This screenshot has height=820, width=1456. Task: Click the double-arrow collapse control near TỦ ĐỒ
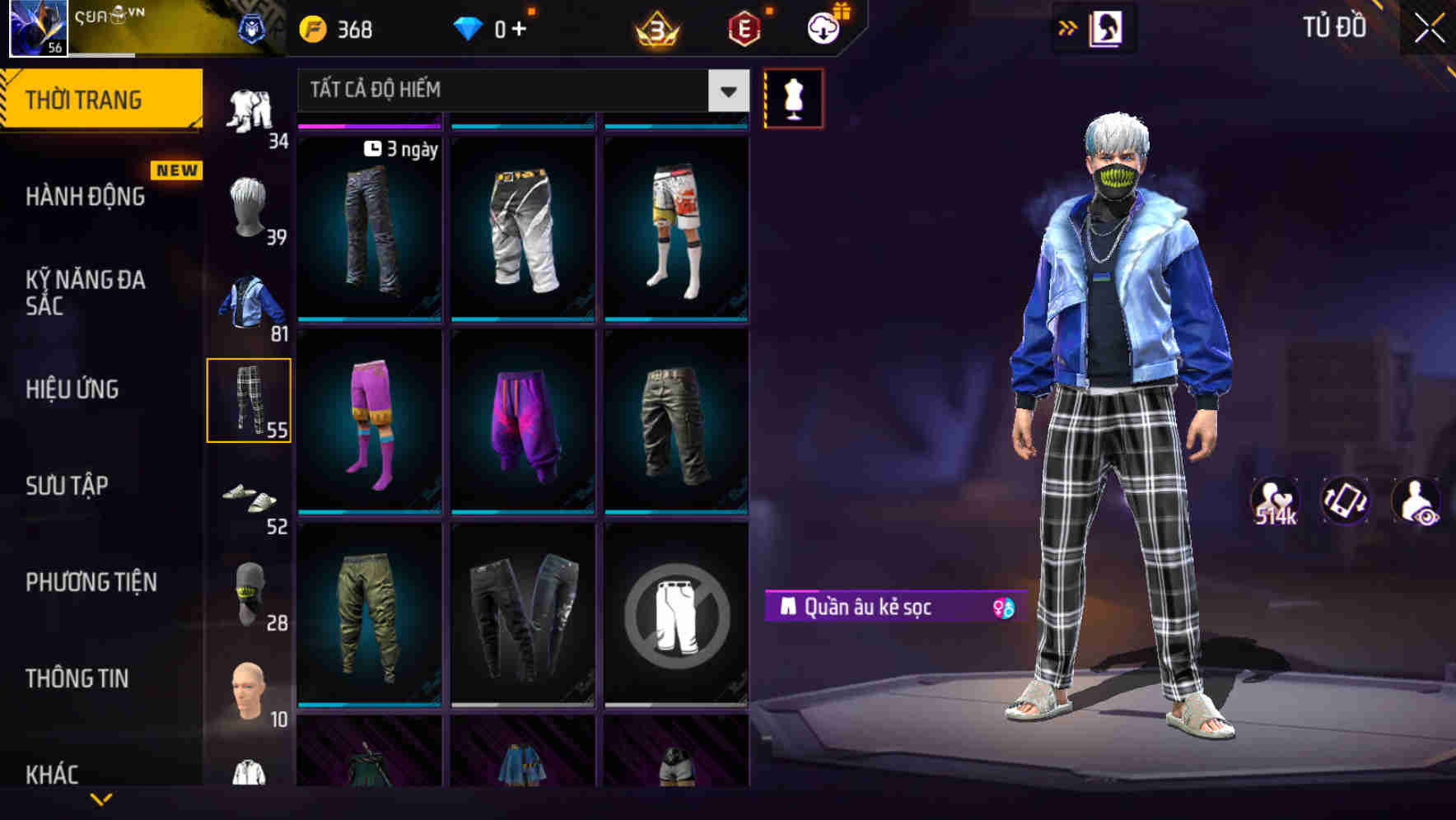(1069, 27)
